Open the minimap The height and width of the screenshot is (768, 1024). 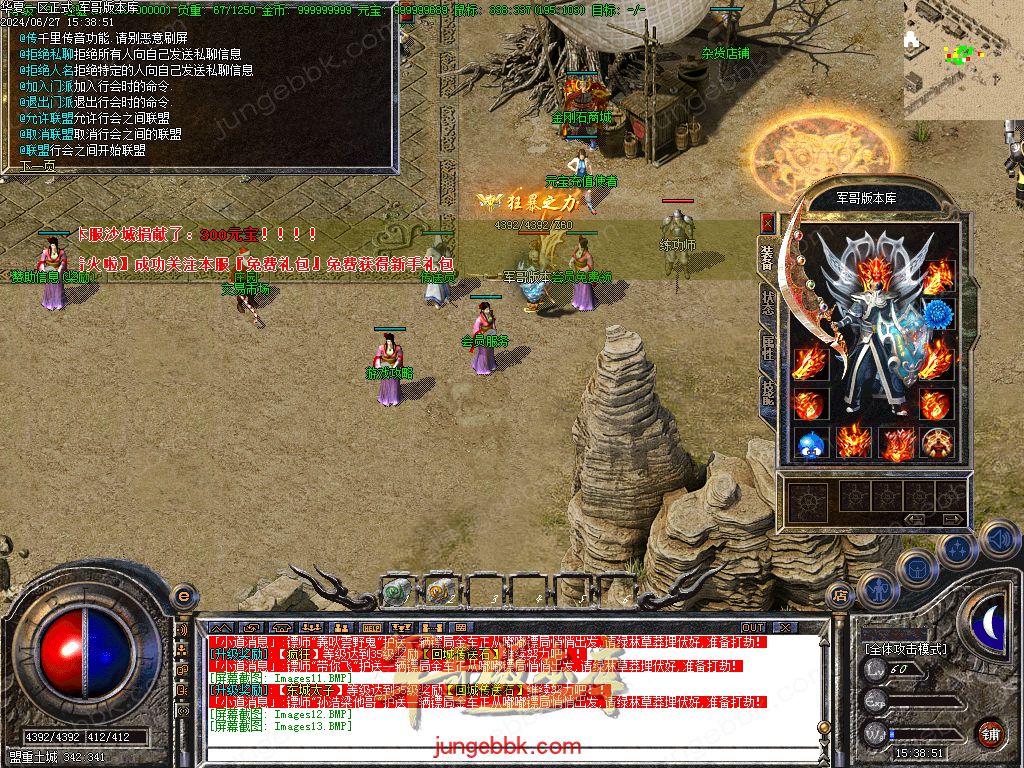click(963, 59)
